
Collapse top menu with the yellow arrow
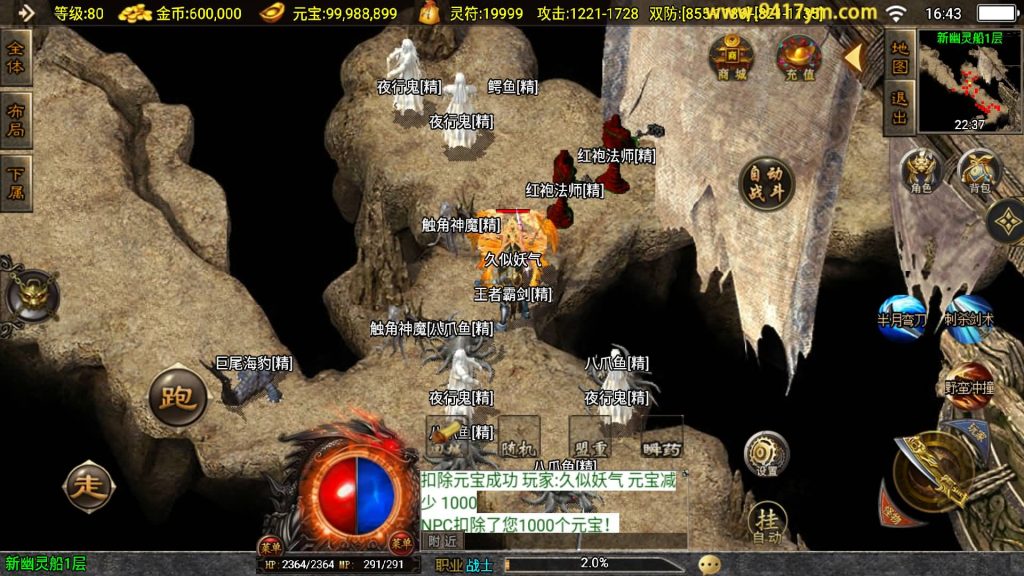pyautogui.click(x=852, y=57)
